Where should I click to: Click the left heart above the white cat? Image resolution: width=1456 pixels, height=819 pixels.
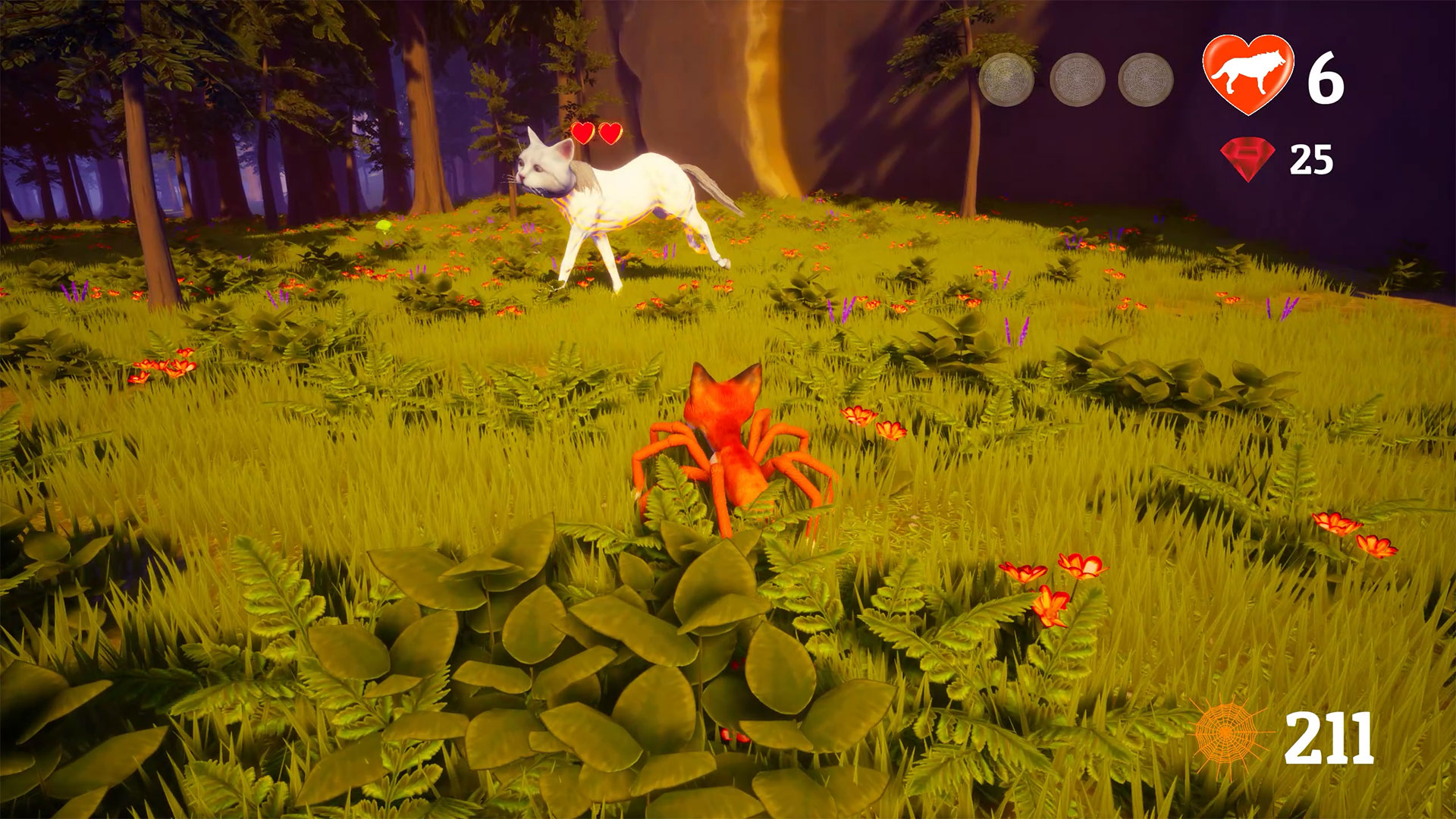(583, 131)
